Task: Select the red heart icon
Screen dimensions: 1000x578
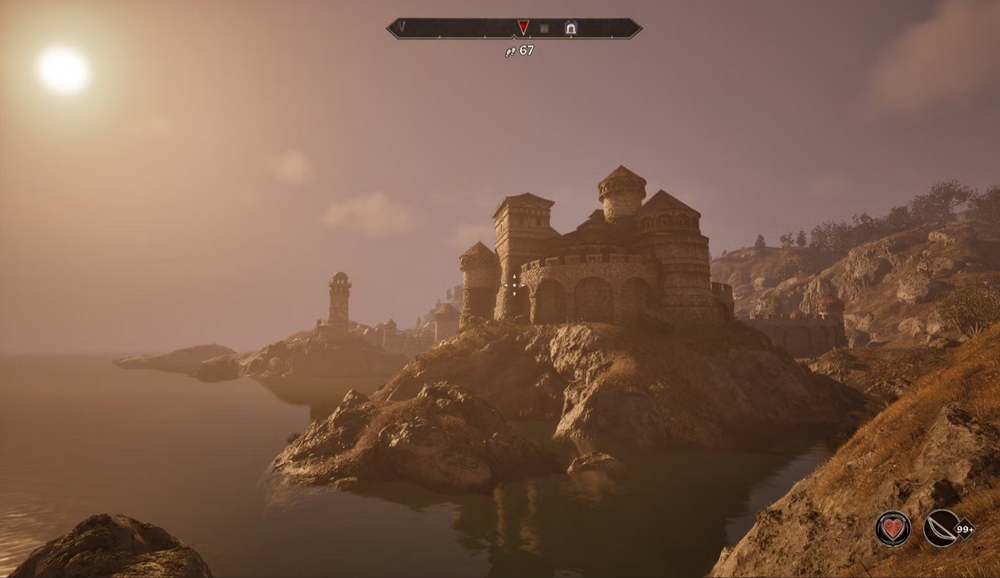Action: point(892,528)
